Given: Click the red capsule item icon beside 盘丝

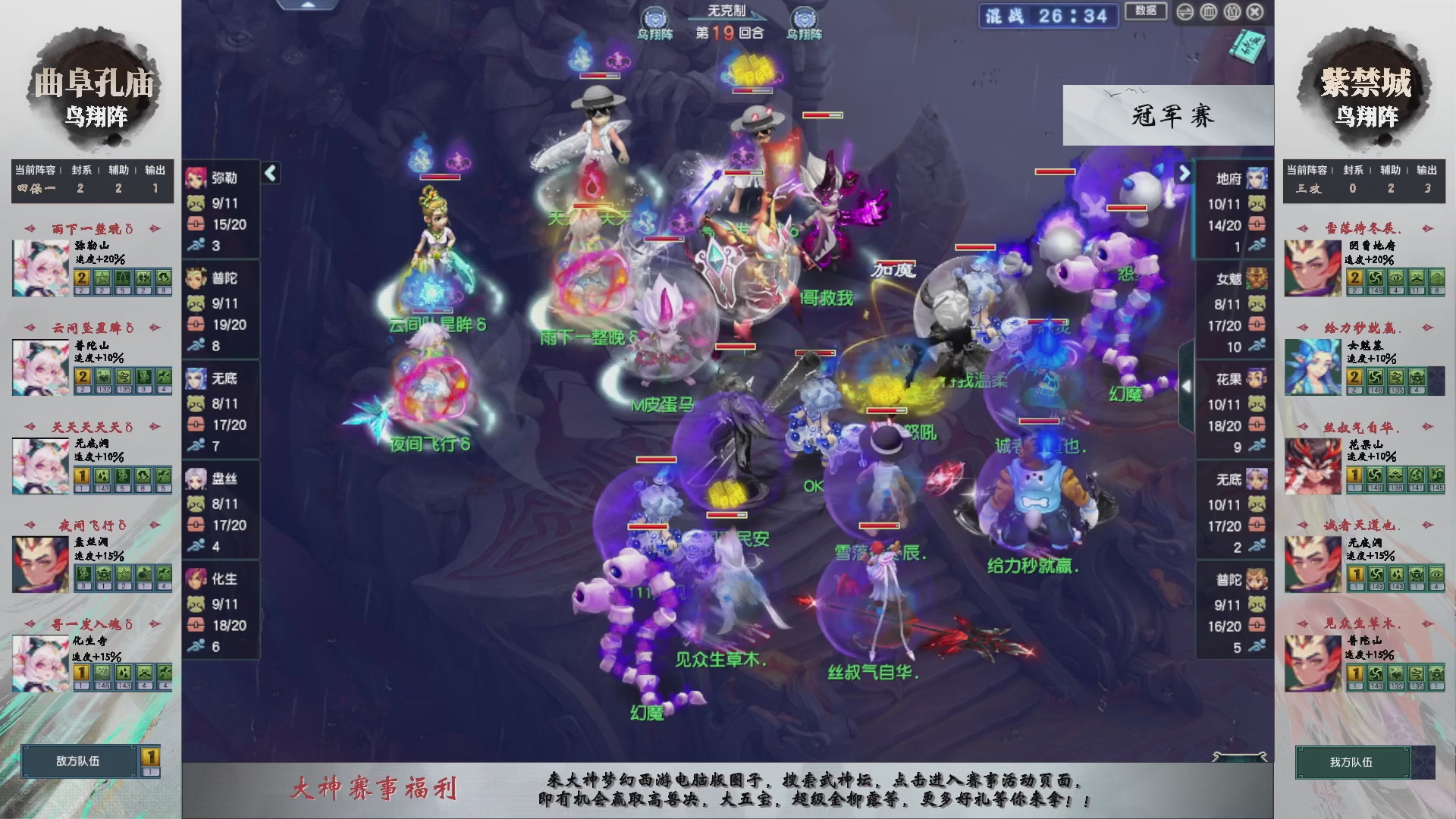Looking at the screenshot, I should tap(197, 526).
